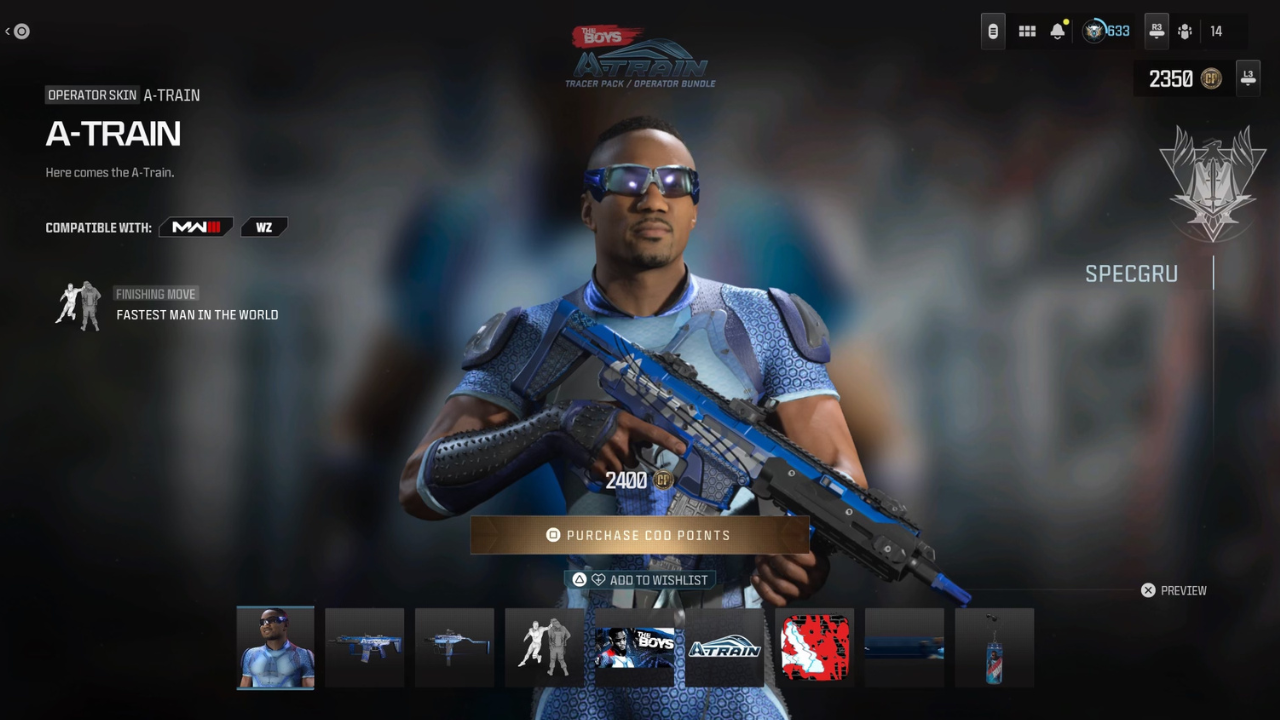Viewport: 1280px width, 720px height.
Task: Select the A-Train emblem item
Action: pyautogui.click(x=724, y=647)
